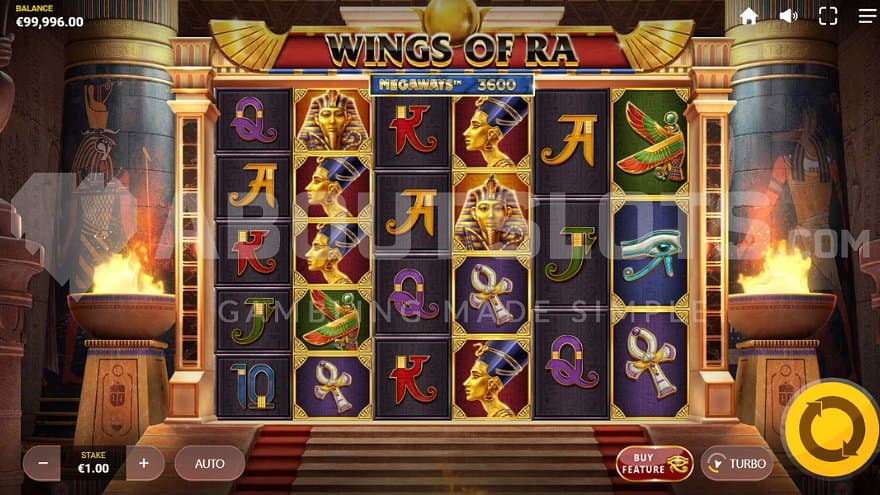
Task: Enter fullscreen mode
Action: (x=828, y=16)
